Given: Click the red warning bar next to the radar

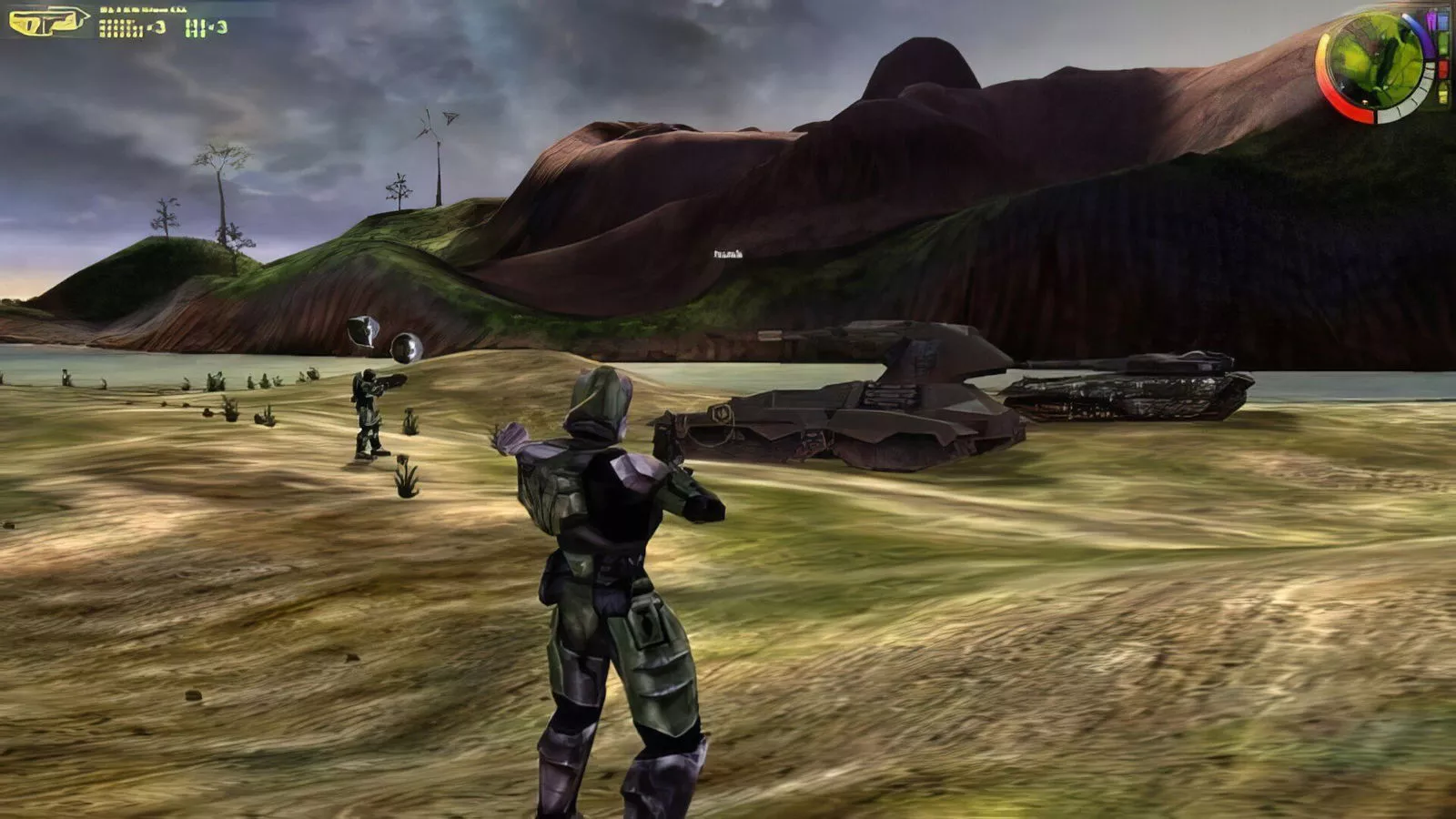Looking at the screenshot, I should point(1443,68).
